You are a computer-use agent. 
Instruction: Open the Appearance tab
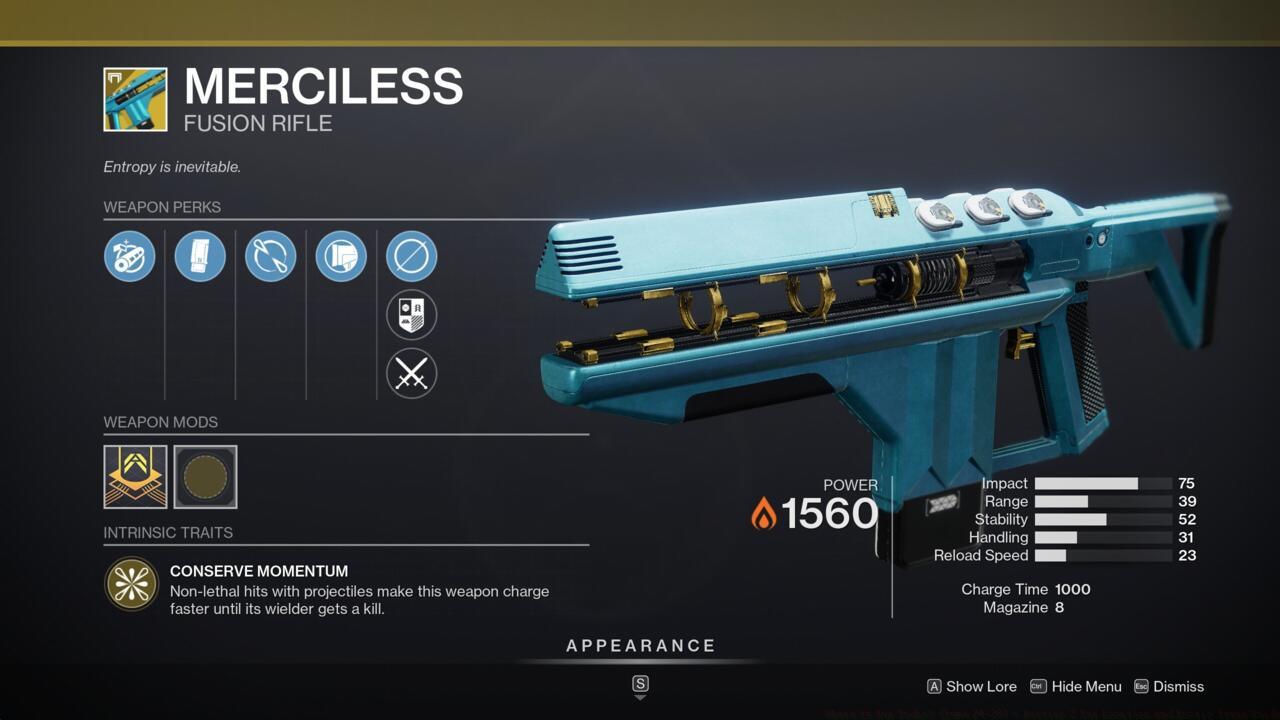pyautogui.click(x=641, y=645)
